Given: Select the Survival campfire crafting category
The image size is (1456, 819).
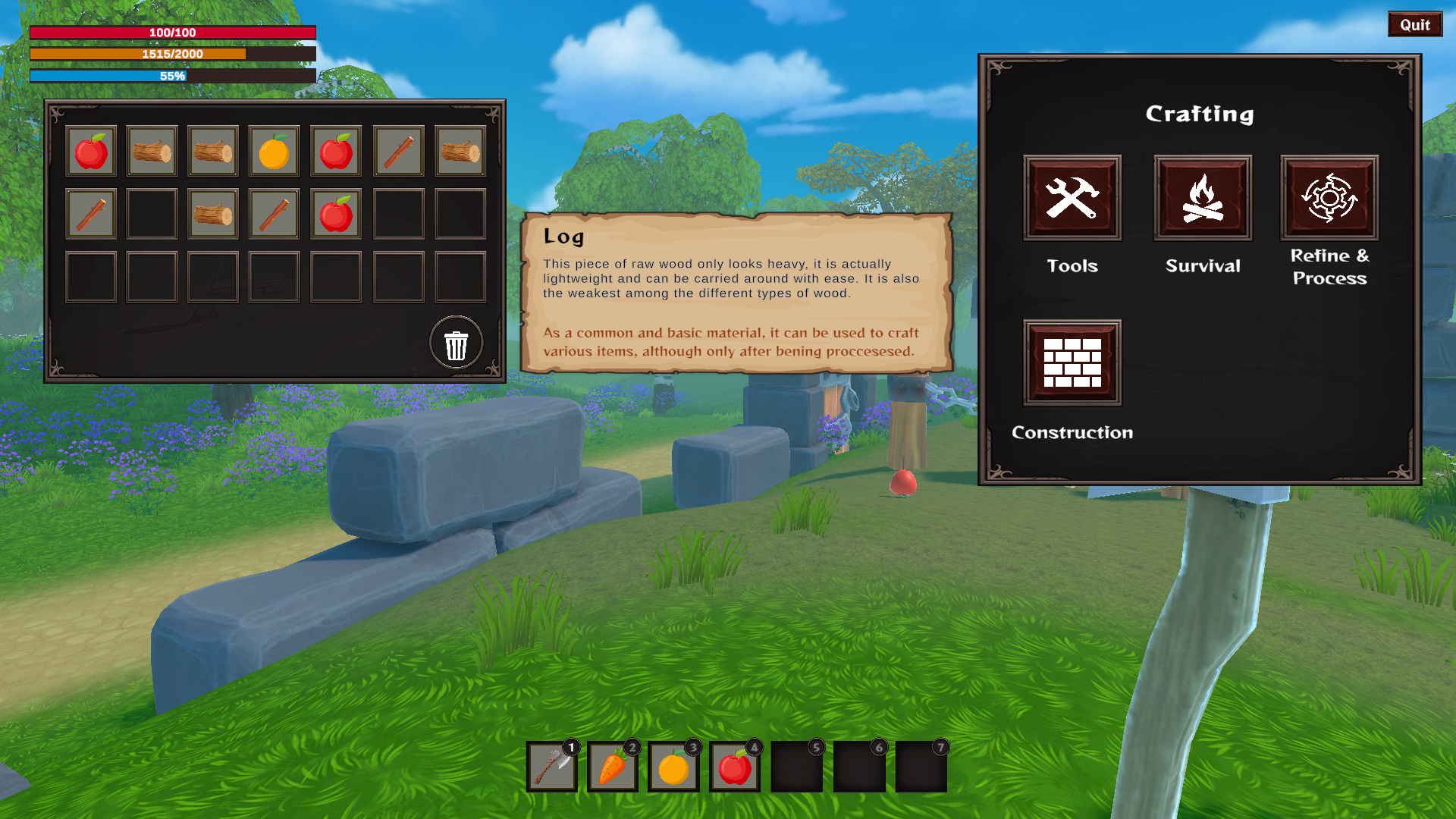Looking at the screenshot, I should pyautogui.click(x=1202, y=198).
